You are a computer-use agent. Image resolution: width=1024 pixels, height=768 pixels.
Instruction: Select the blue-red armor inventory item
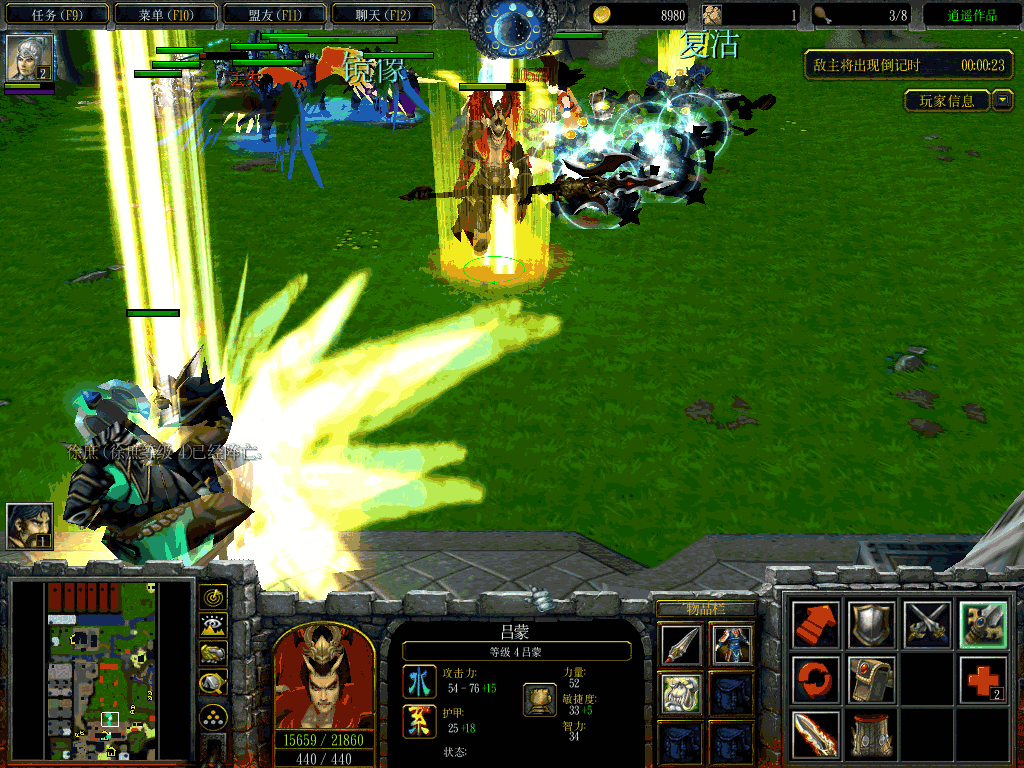click(x=732, y=645)
